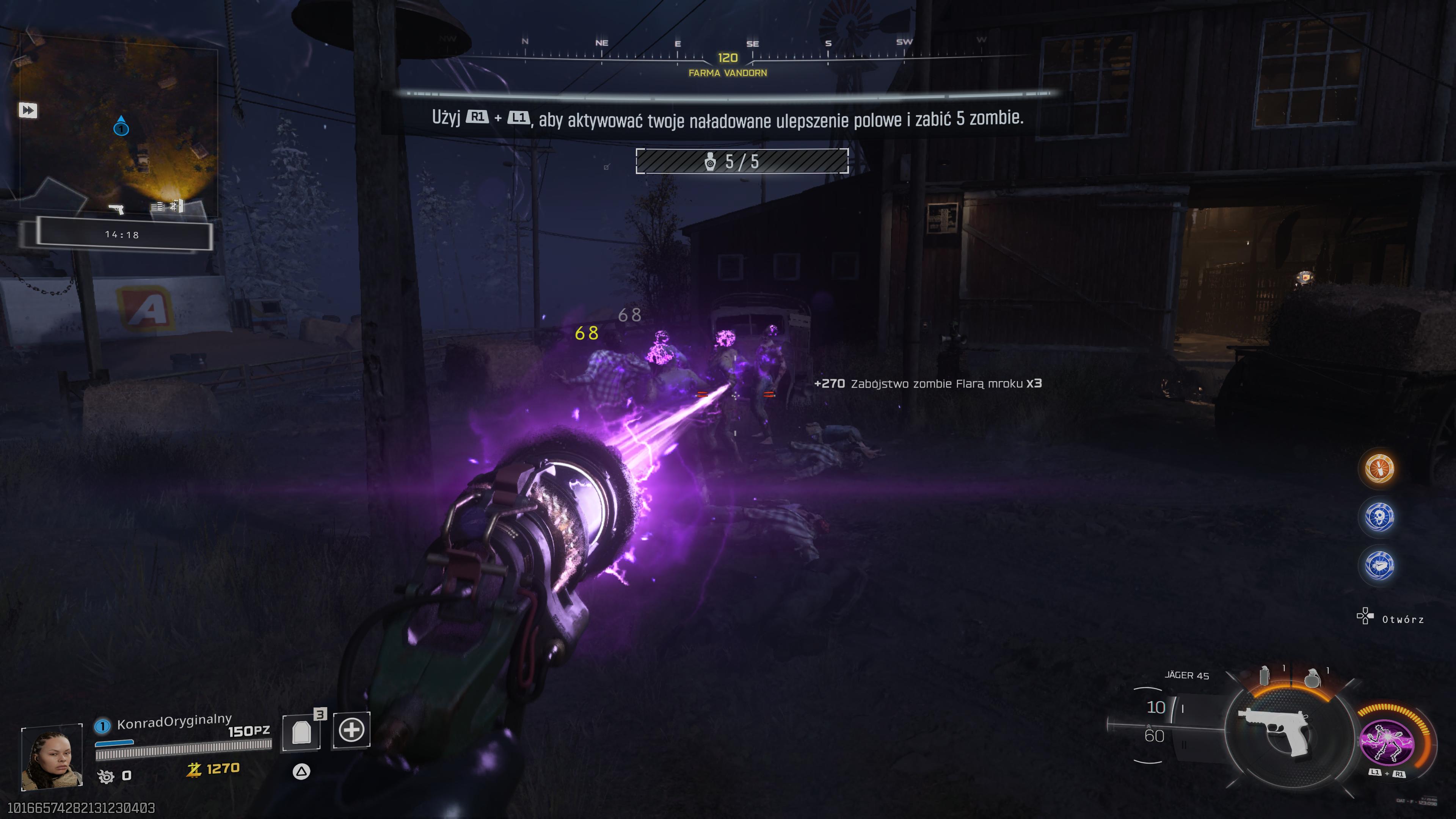Open KonradOryginalny's operator portrait
The height and width of the screenshot is (819, 1456).
(x=52, y=758)
